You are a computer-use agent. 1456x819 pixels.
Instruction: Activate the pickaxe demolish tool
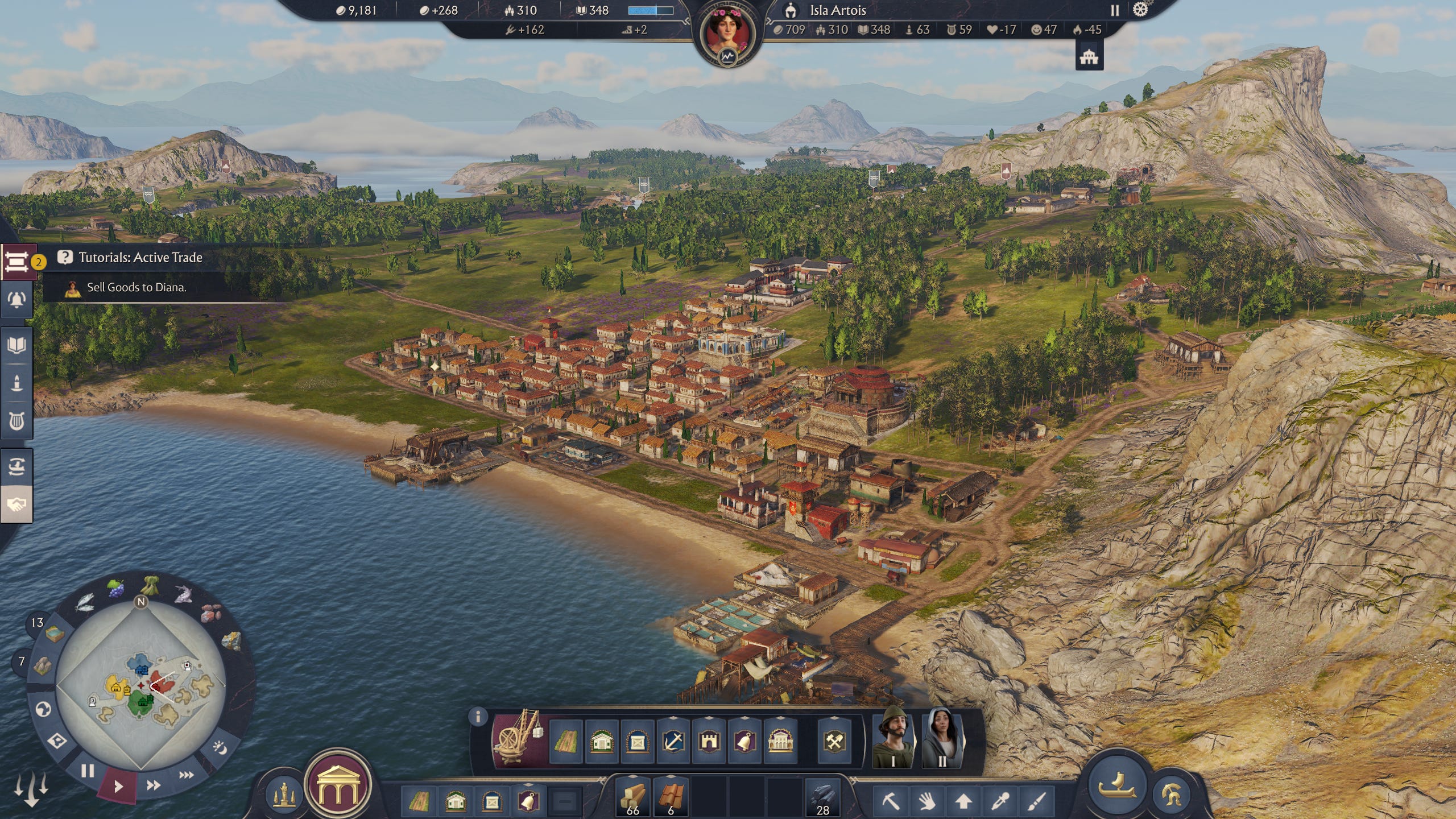point(891,801)
